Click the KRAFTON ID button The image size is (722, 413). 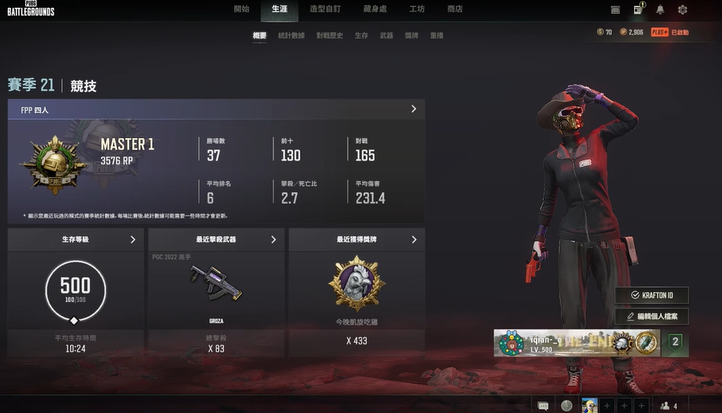point(658,296)
